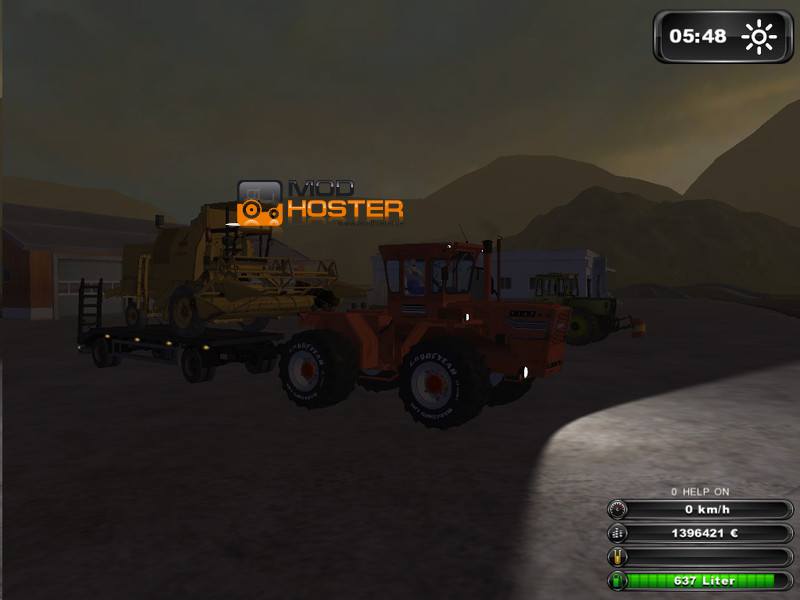Select the grain fill level icon

coord(618,556)
